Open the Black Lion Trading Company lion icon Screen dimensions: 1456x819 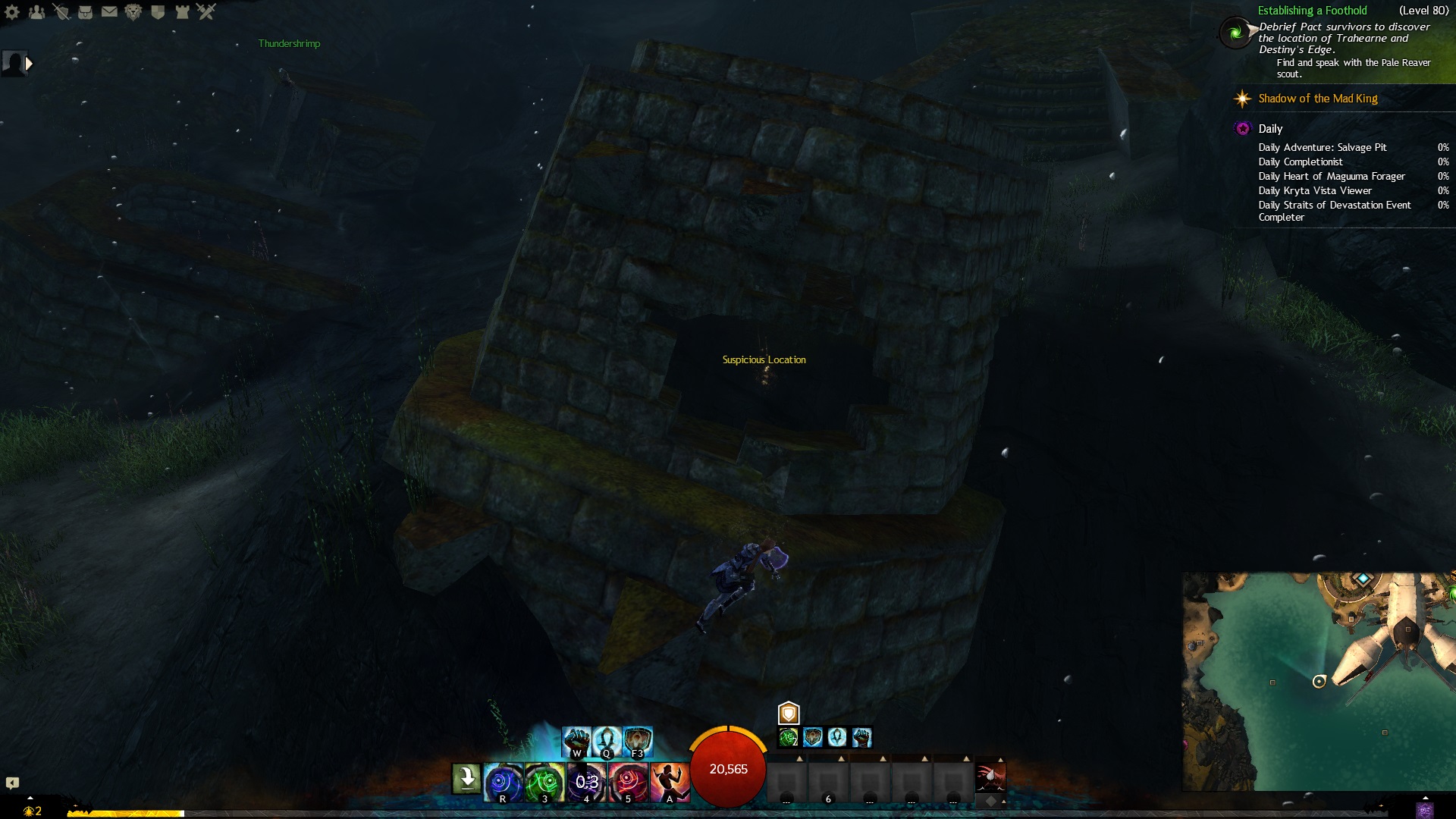coord(133,12)
